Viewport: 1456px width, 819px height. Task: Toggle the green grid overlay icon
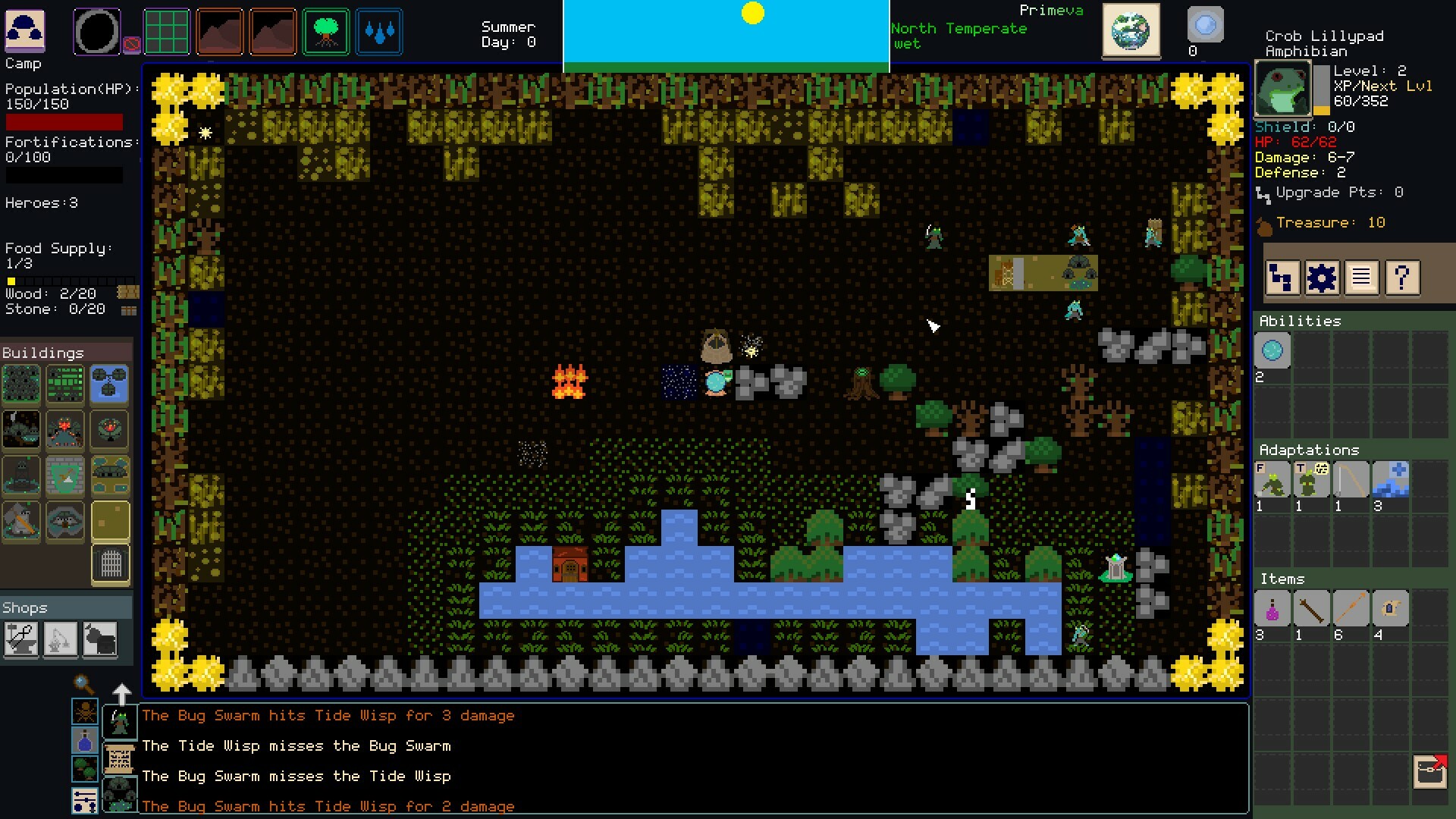167,31
